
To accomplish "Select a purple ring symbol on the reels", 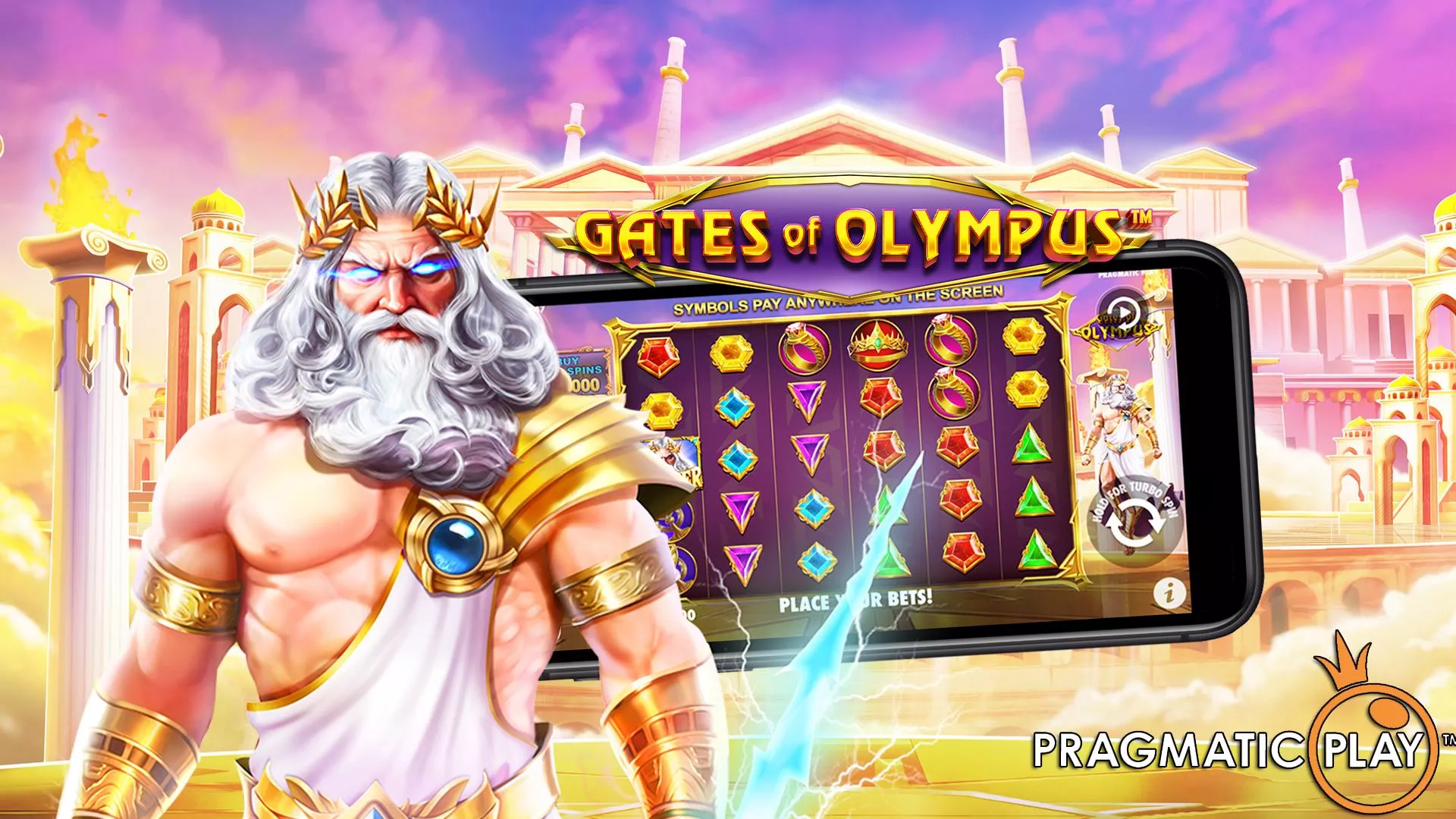I will (x=803, y=348).
